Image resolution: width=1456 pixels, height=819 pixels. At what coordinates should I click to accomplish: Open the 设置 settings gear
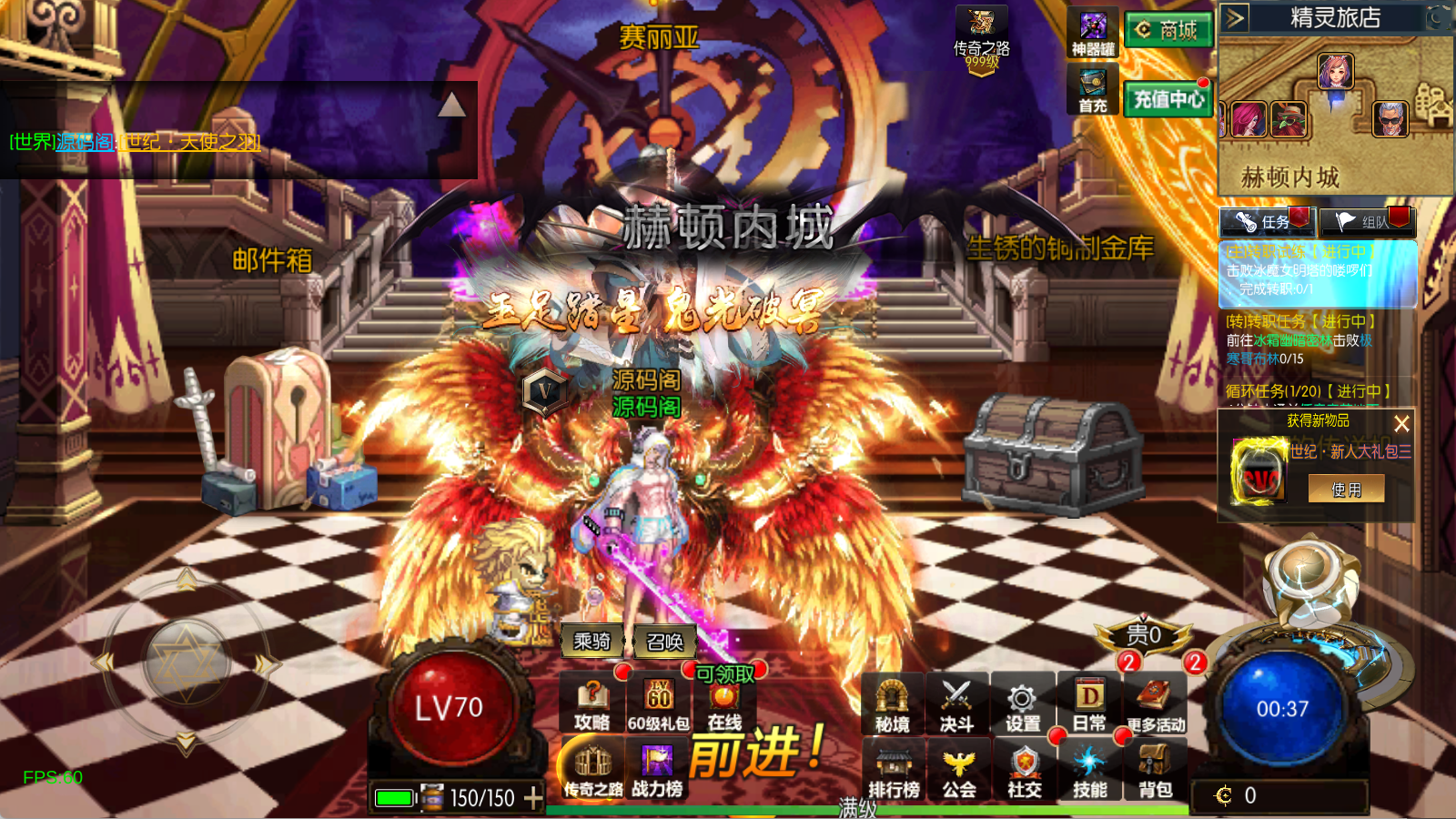pyautogui.click(x=1022, y=705)
